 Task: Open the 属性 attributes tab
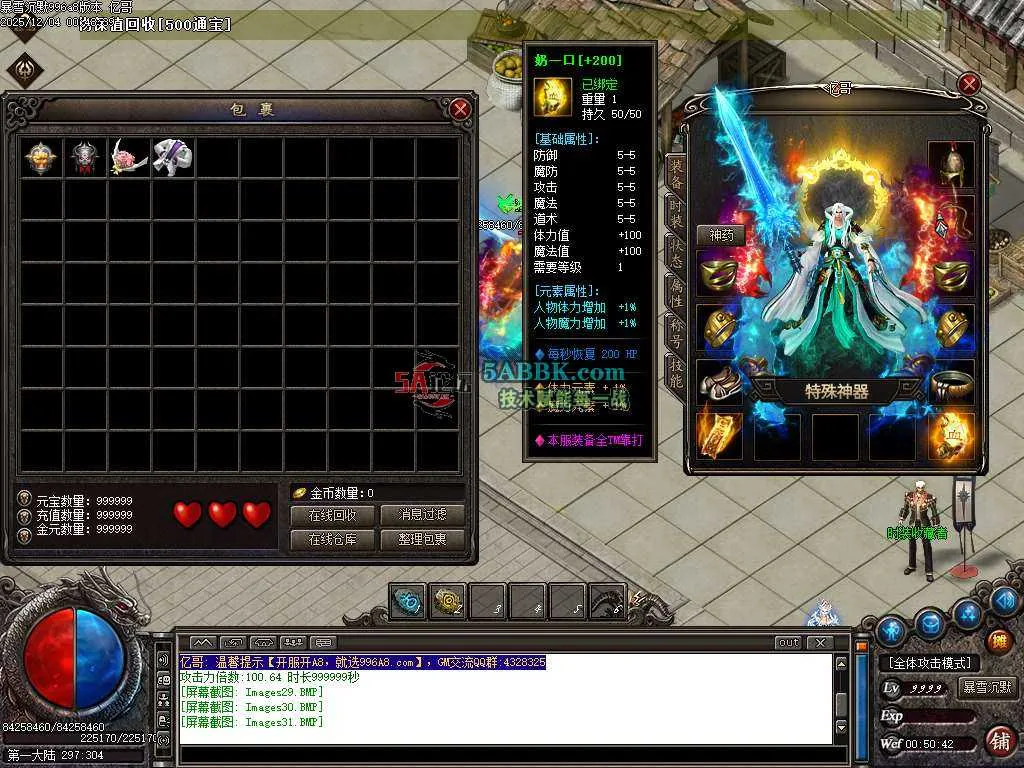(676, 291)
